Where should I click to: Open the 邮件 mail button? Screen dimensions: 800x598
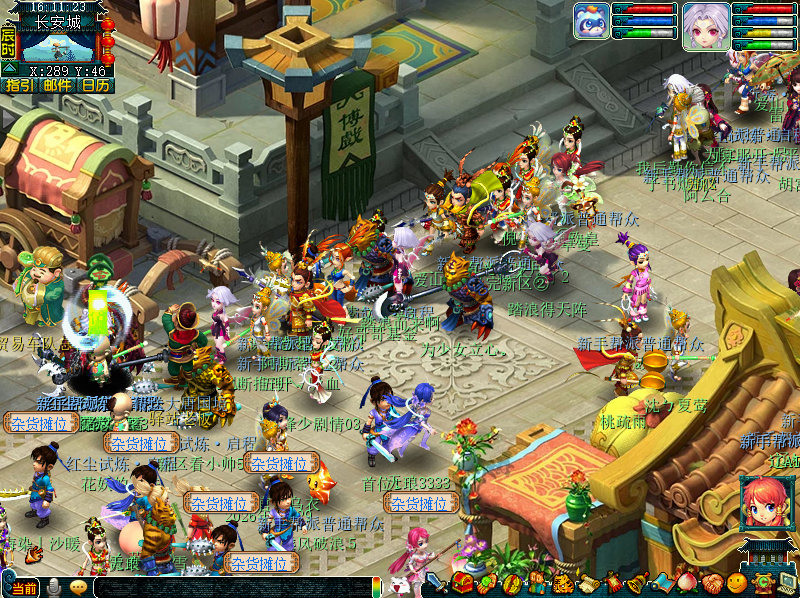coord(57,86)
